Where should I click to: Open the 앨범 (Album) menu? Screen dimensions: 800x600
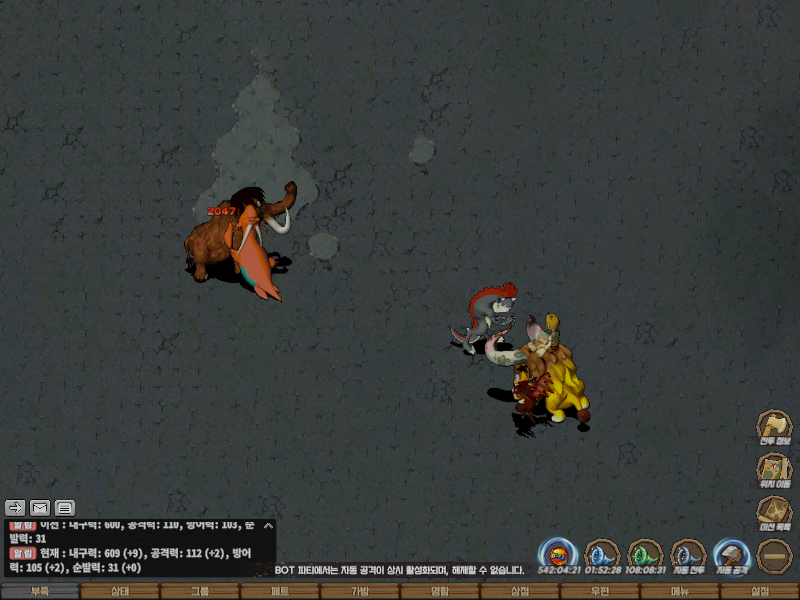click(x=440, y=592)
